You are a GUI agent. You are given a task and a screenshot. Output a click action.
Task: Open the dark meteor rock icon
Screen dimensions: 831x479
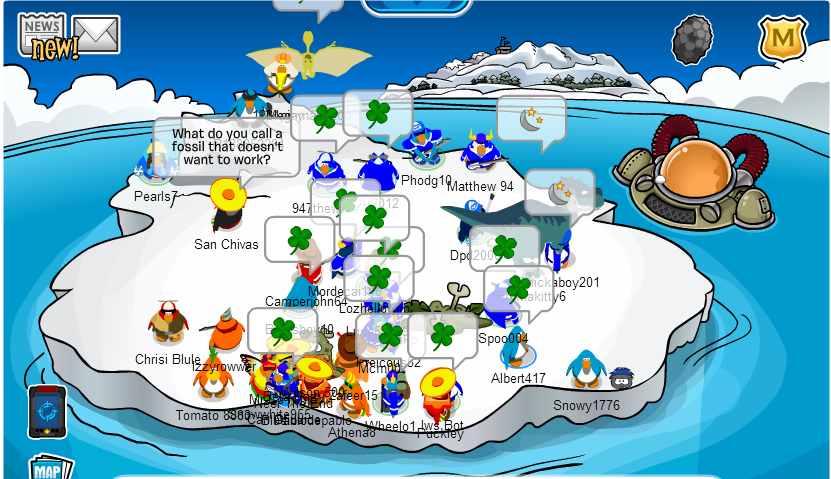coord(691,40)
